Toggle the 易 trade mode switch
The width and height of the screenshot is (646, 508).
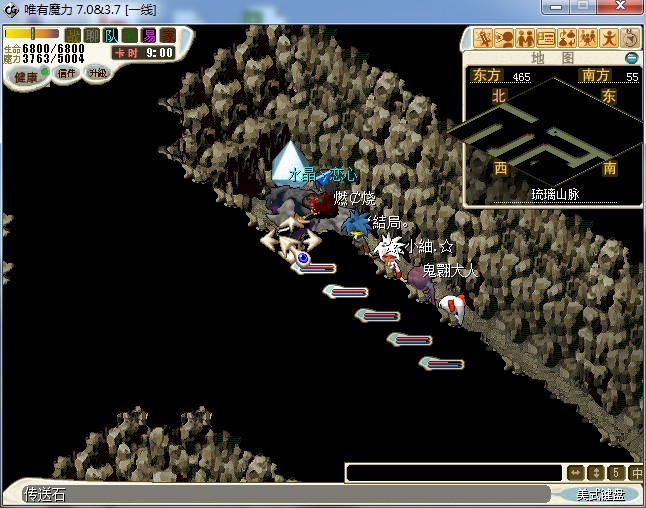click(148, 36)
